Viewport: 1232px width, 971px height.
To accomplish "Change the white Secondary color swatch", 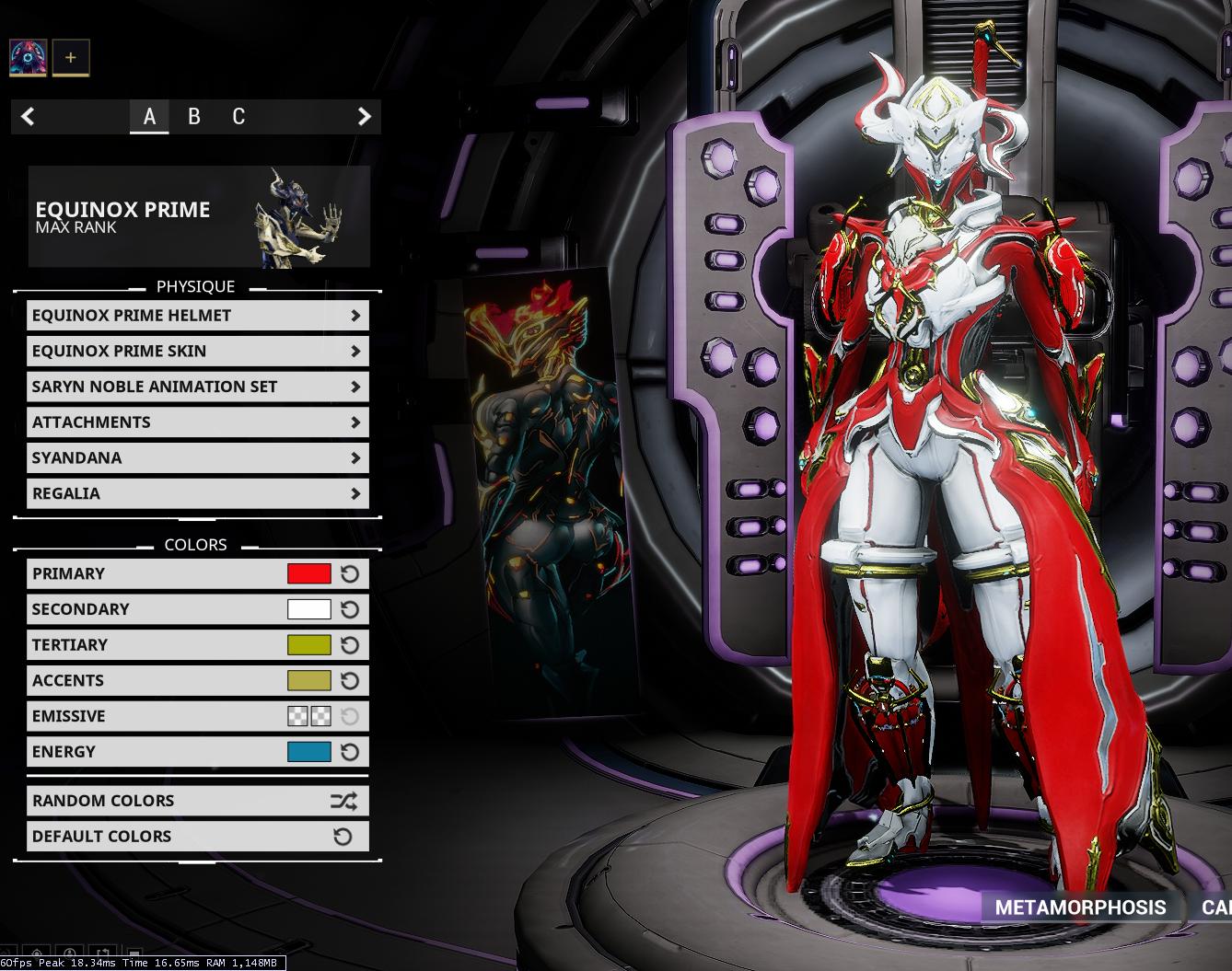I will click(308, 609).
